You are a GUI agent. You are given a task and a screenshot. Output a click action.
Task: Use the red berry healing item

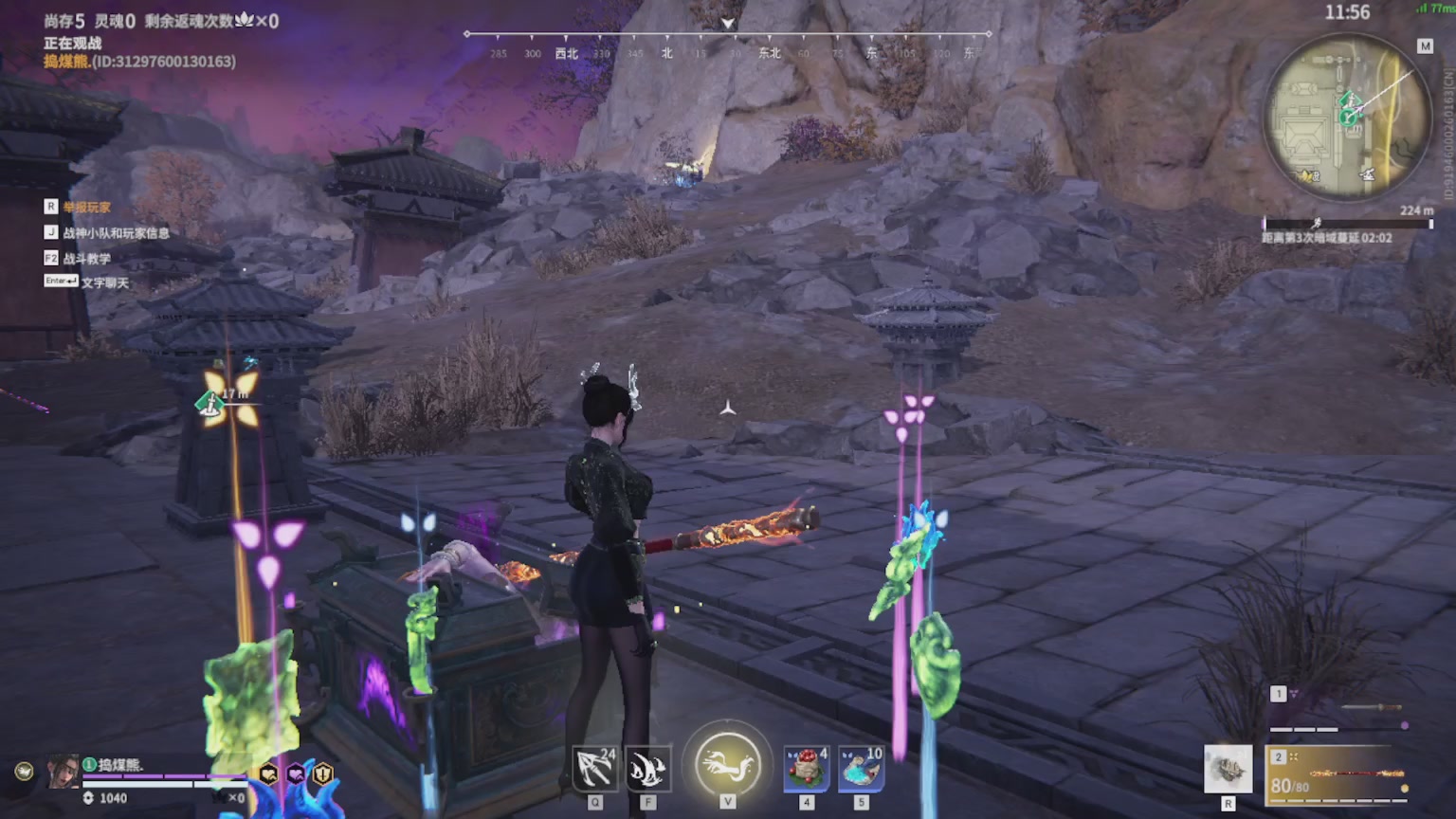807,768
